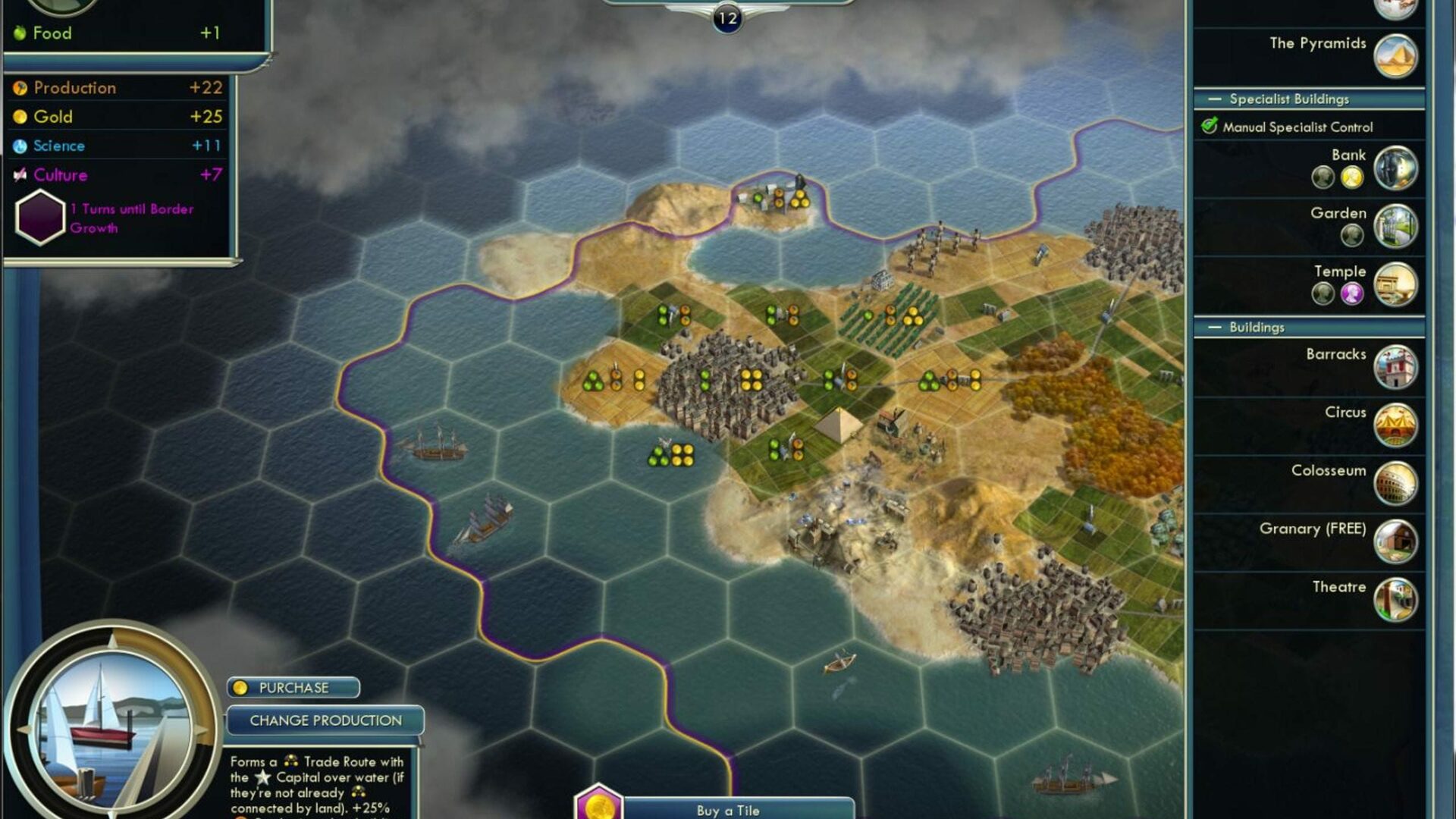Select the Garden building icon

(x=1395, y=226)
